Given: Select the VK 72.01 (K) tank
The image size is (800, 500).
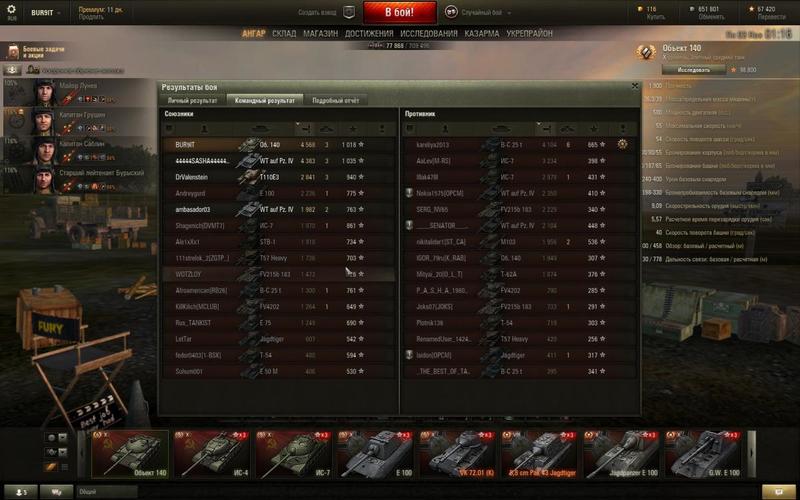Looking at the screenshot, I should (459, 453).
